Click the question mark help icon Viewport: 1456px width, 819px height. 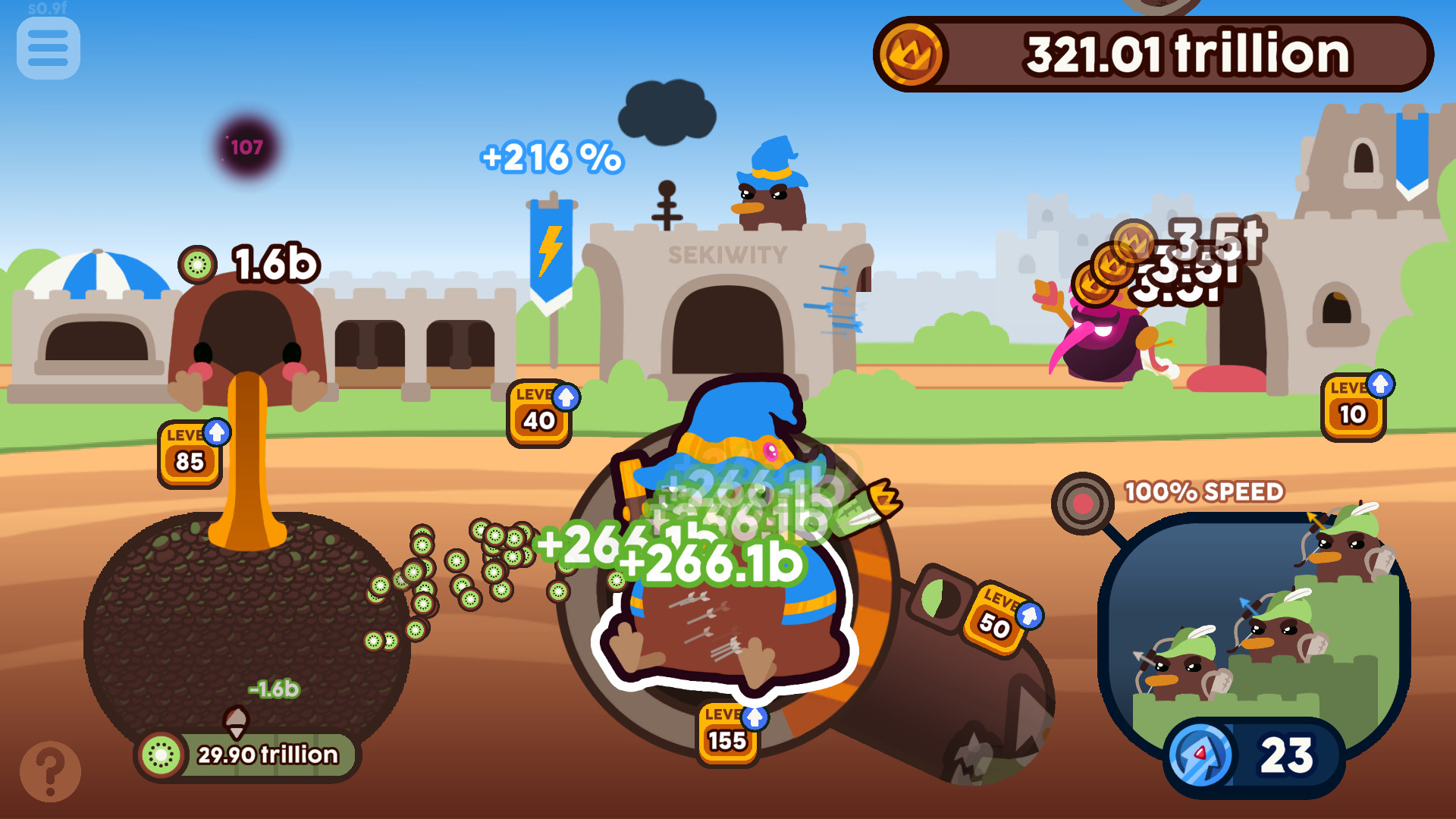49,770
